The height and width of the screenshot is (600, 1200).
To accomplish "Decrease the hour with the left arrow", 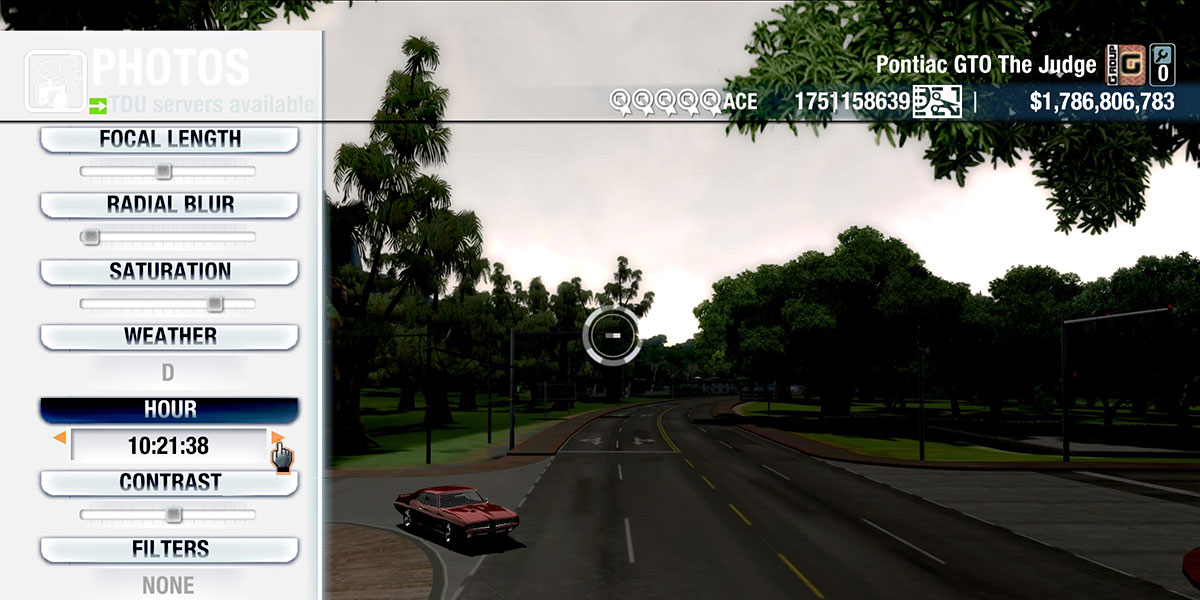I will click(x=60, y=438).
